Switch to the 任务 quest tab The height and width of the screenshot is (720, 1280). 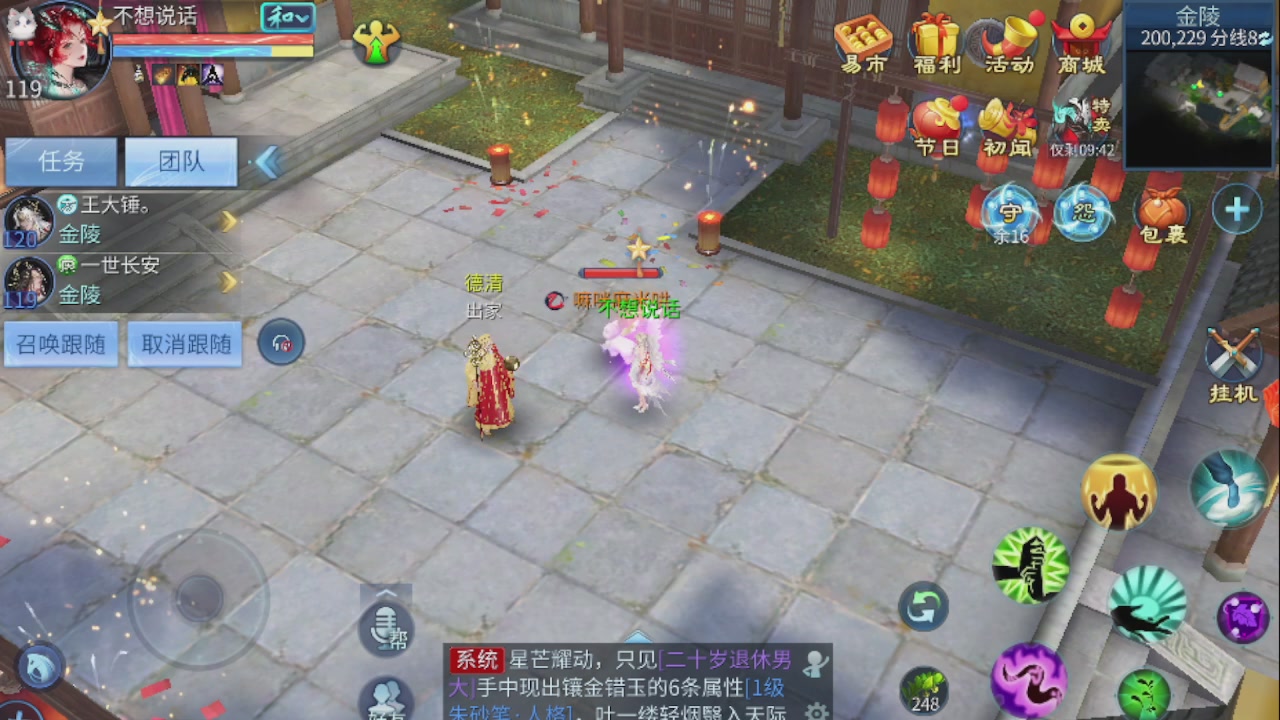click(60, 162)
